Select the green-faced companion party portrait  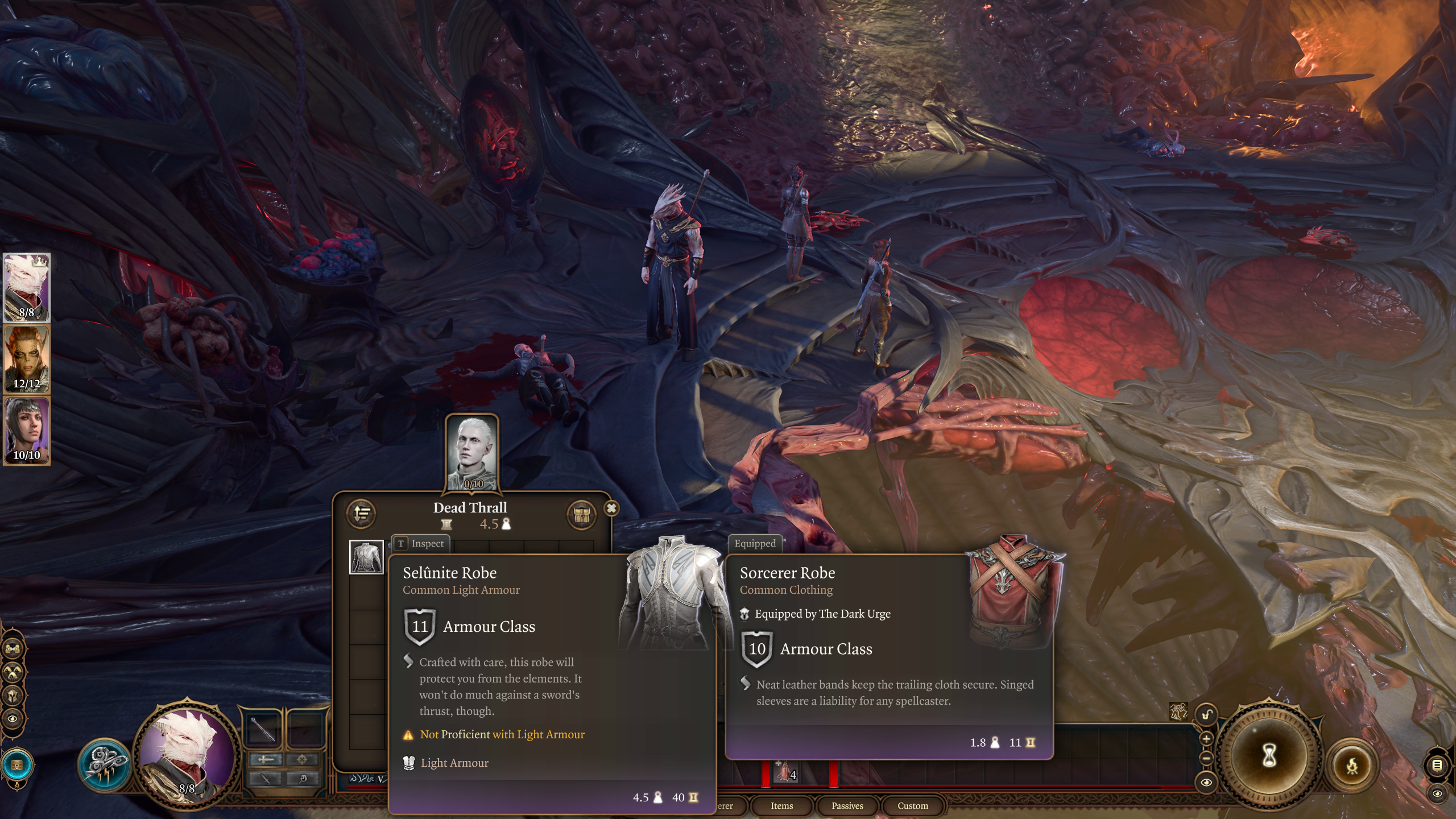click(x=27, y=359)
